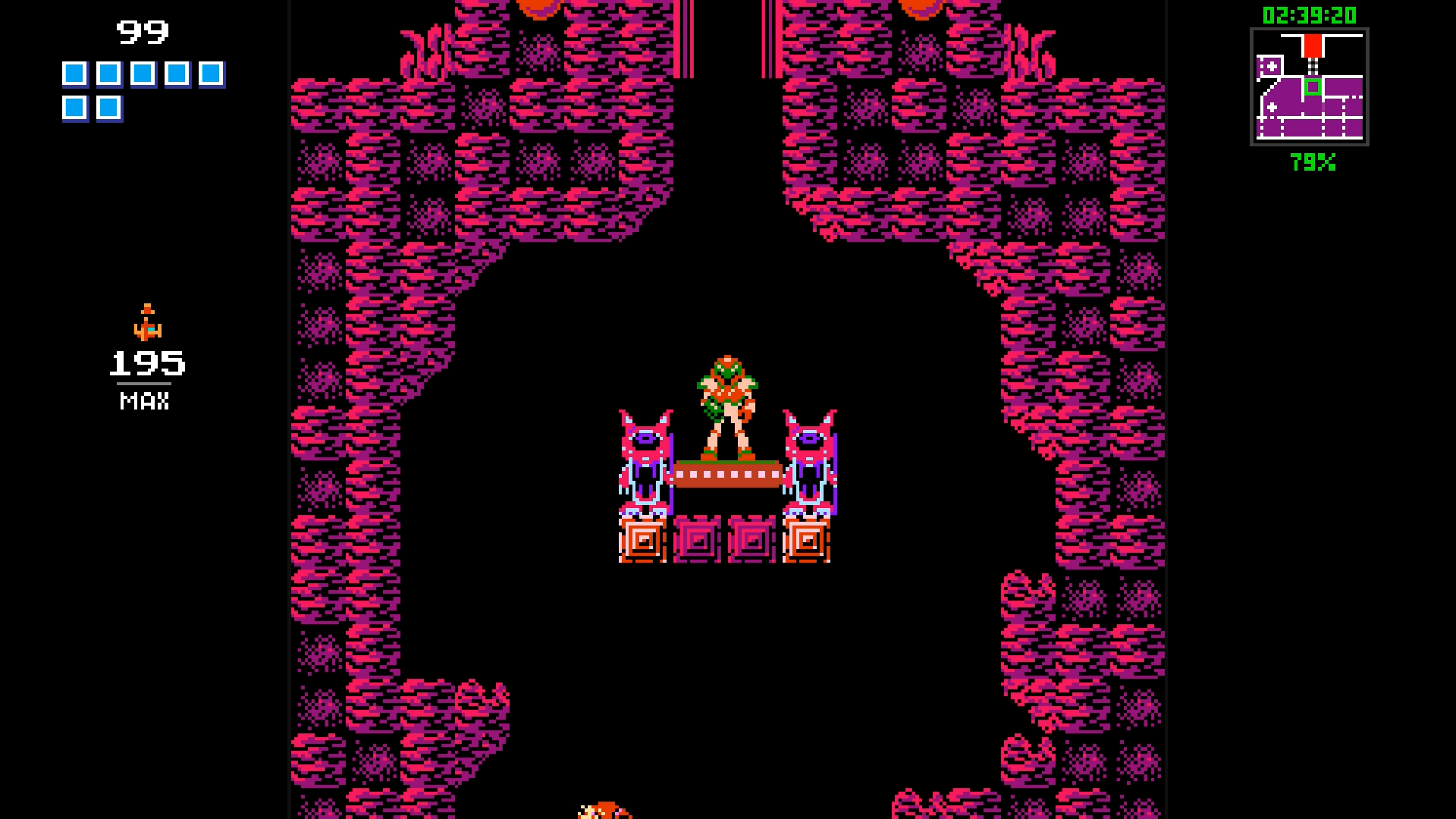Expand the item marker on the minimap's left side
This screenshot has height=819, width=1456.
pyautogui.click(x=1272, y=66)
